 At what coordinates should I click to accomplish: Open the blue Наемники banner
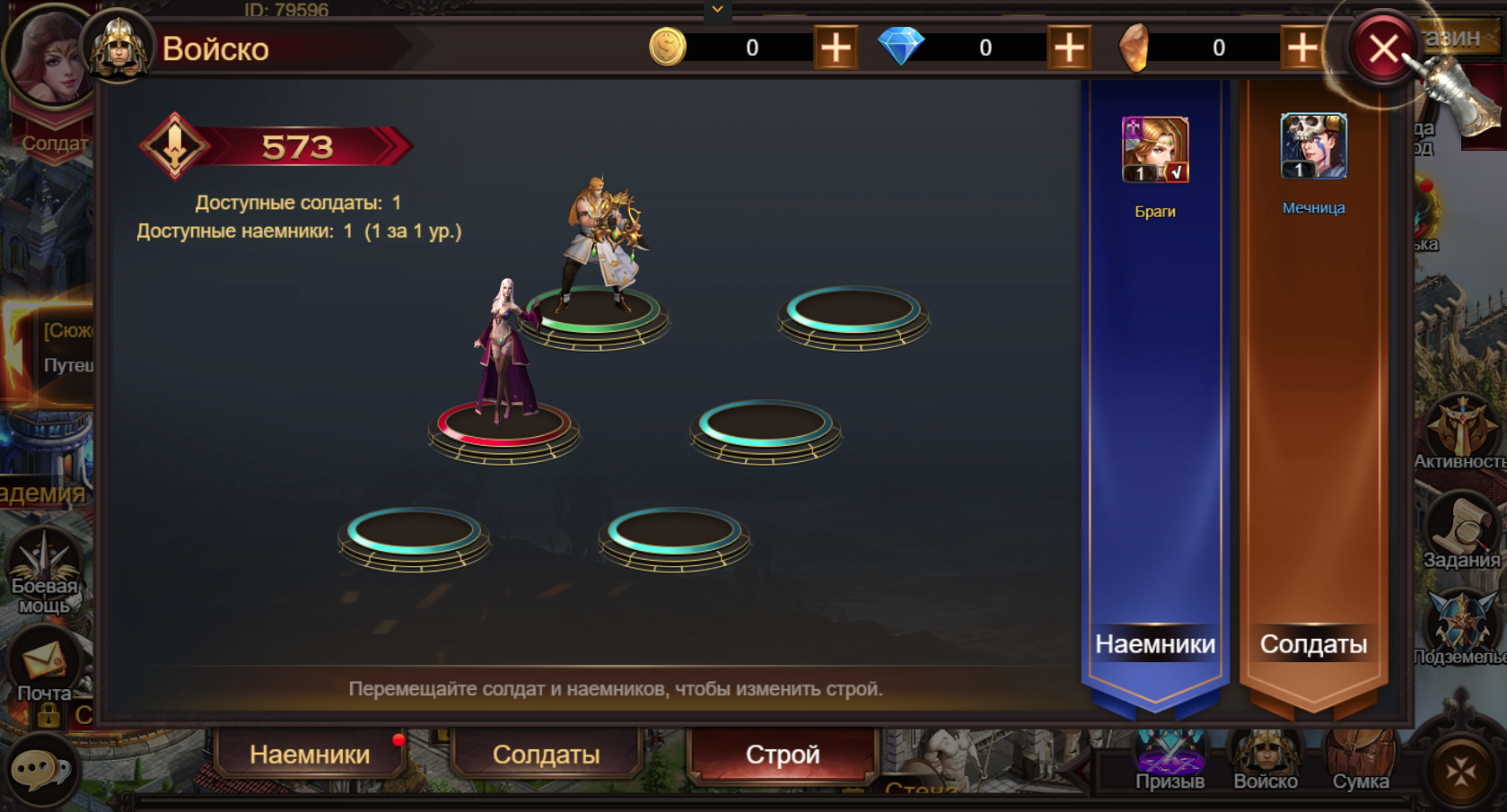tap(1155, 644)
